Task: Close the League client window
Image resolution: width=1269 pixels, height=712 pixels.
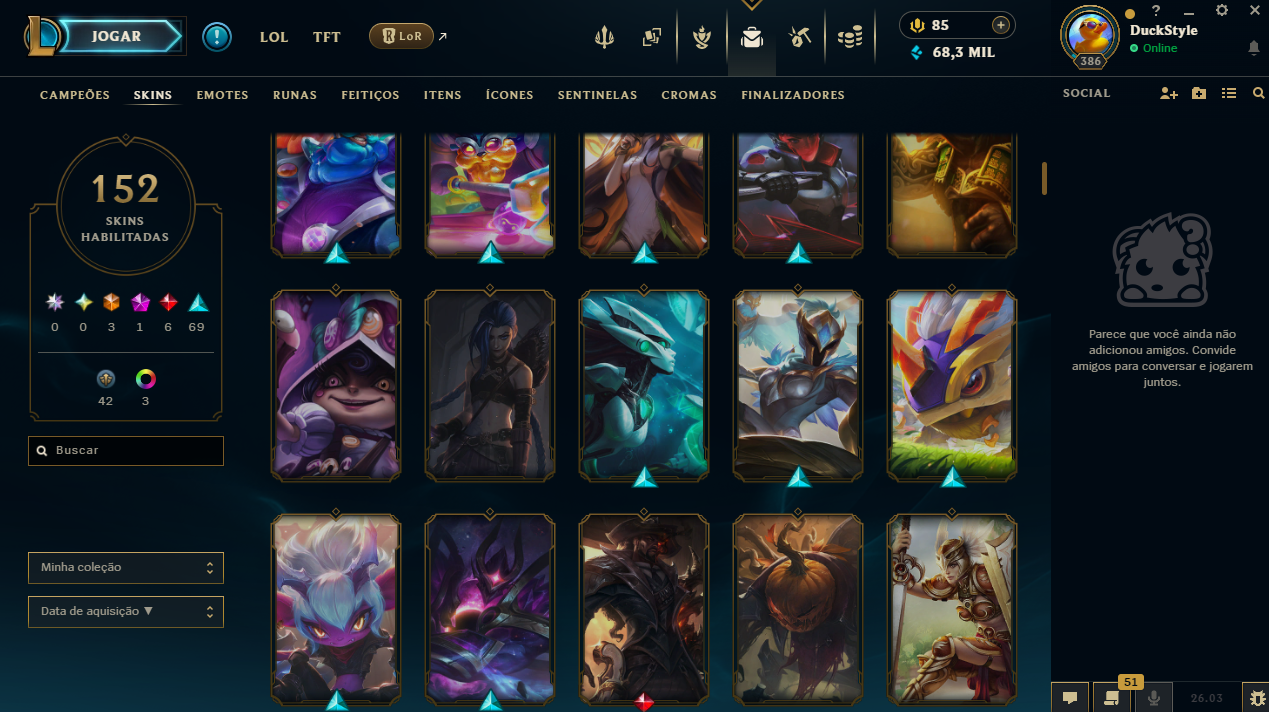Action: pos(1254,10)
